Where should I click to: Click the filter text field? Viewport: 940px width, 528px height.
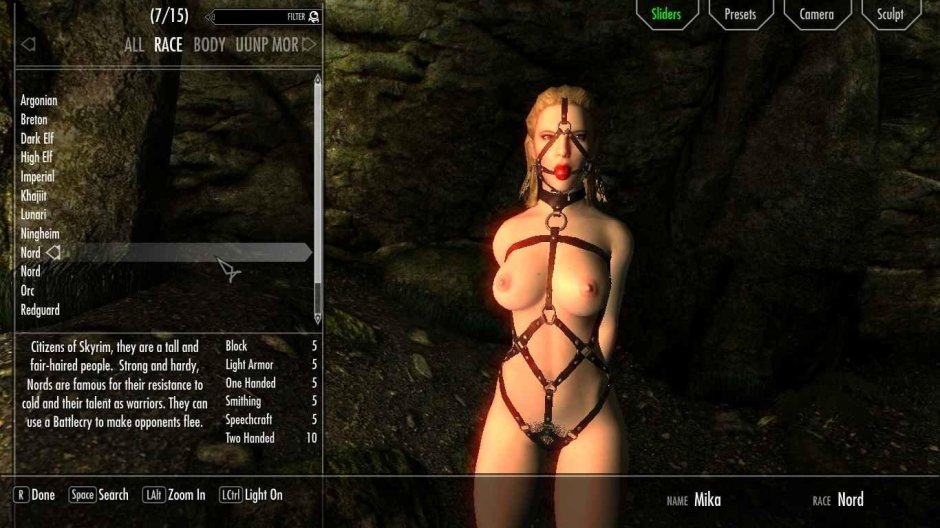260,17
